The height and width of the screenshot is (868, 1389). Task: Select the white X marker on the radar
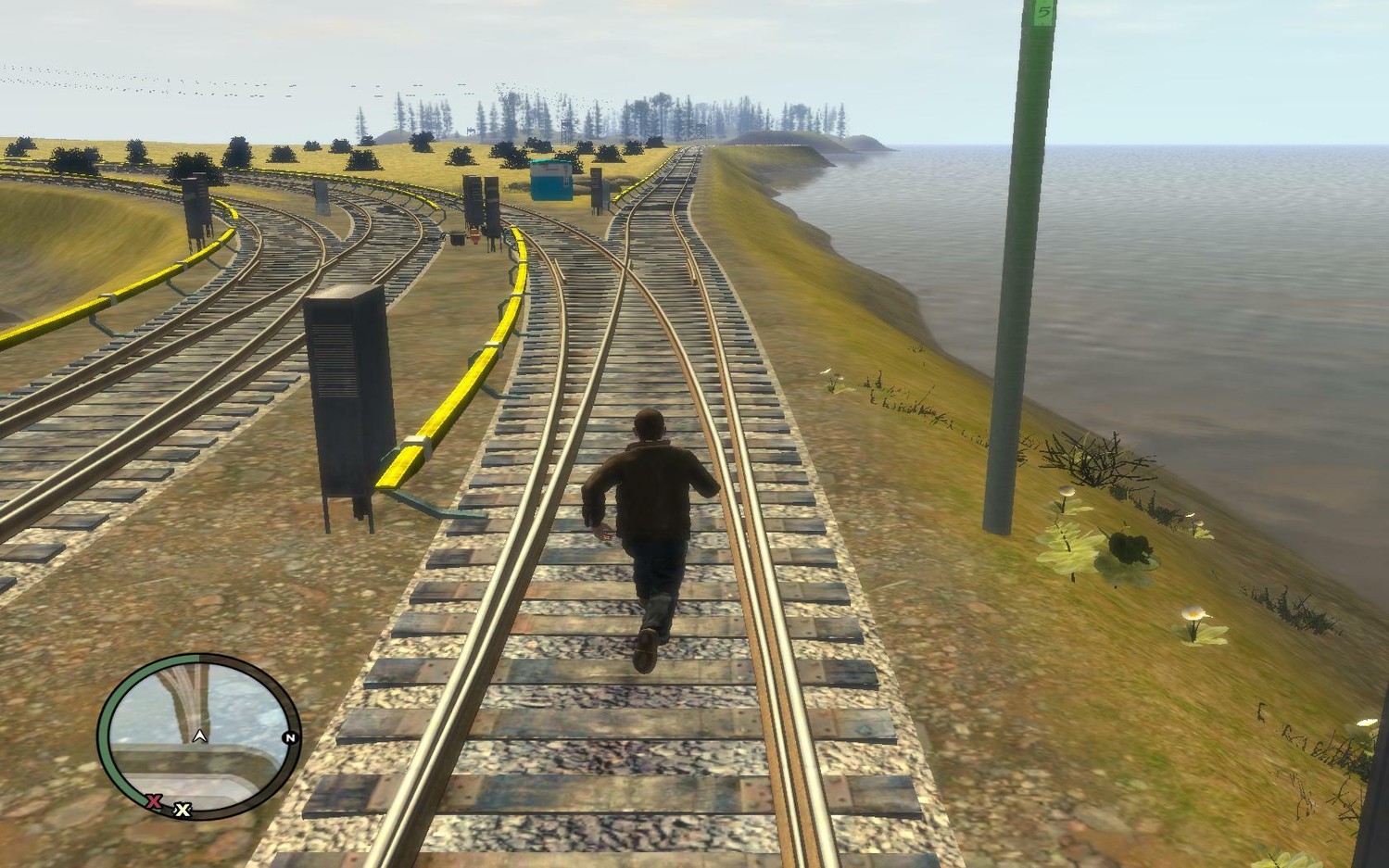183,810
